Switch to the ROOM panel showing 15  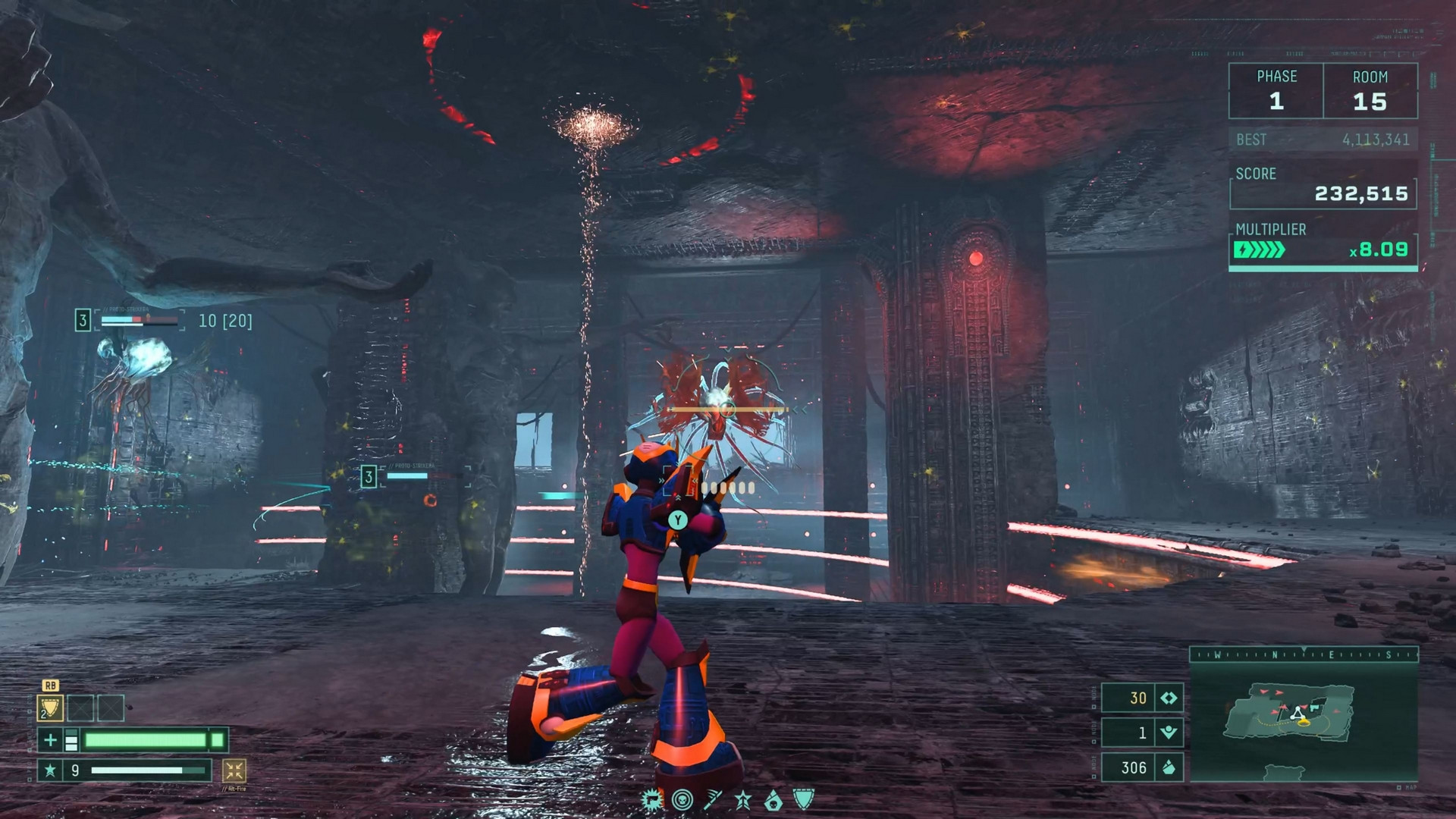(1372, 89)
